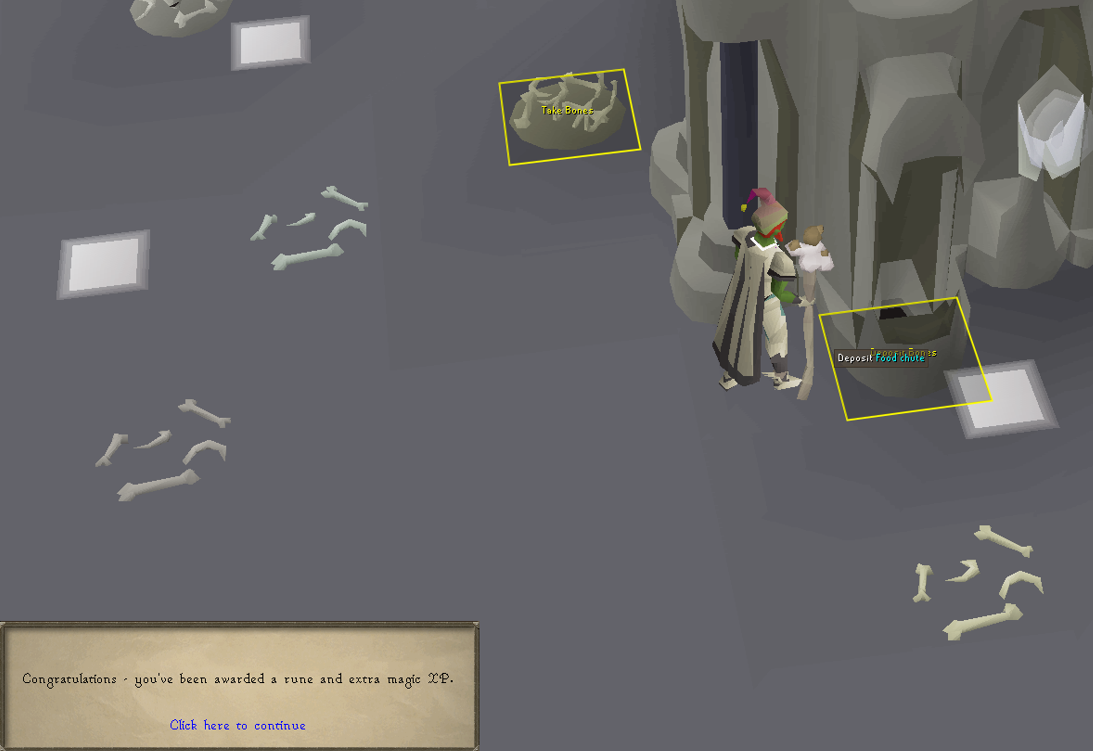
Task: Select the highlighted Take Bones pile
Action: pyautogui.click(x=569, y=116)
